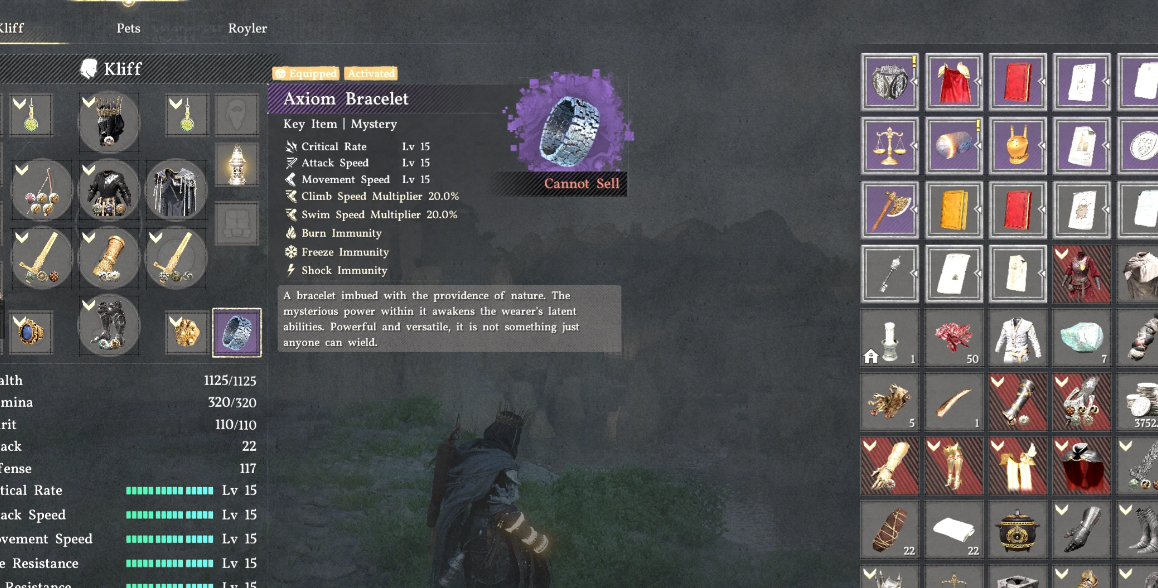Choose the turquoise ore stack of 7

[x=1082, y=338]
